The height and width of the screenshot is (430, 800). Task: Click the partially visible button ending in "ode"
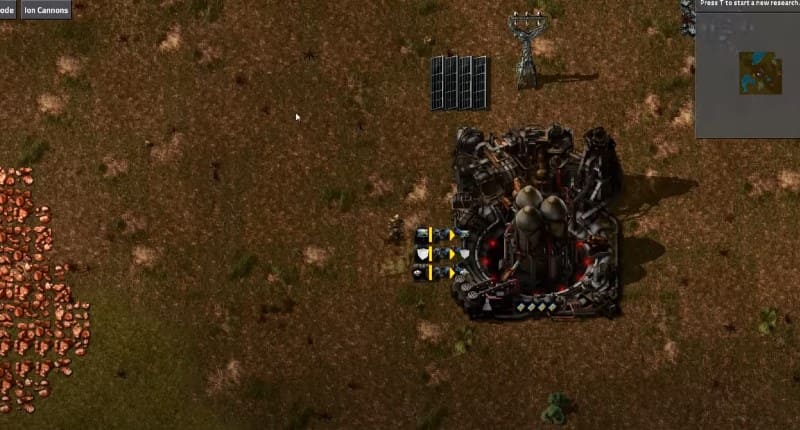click(7, 9)
